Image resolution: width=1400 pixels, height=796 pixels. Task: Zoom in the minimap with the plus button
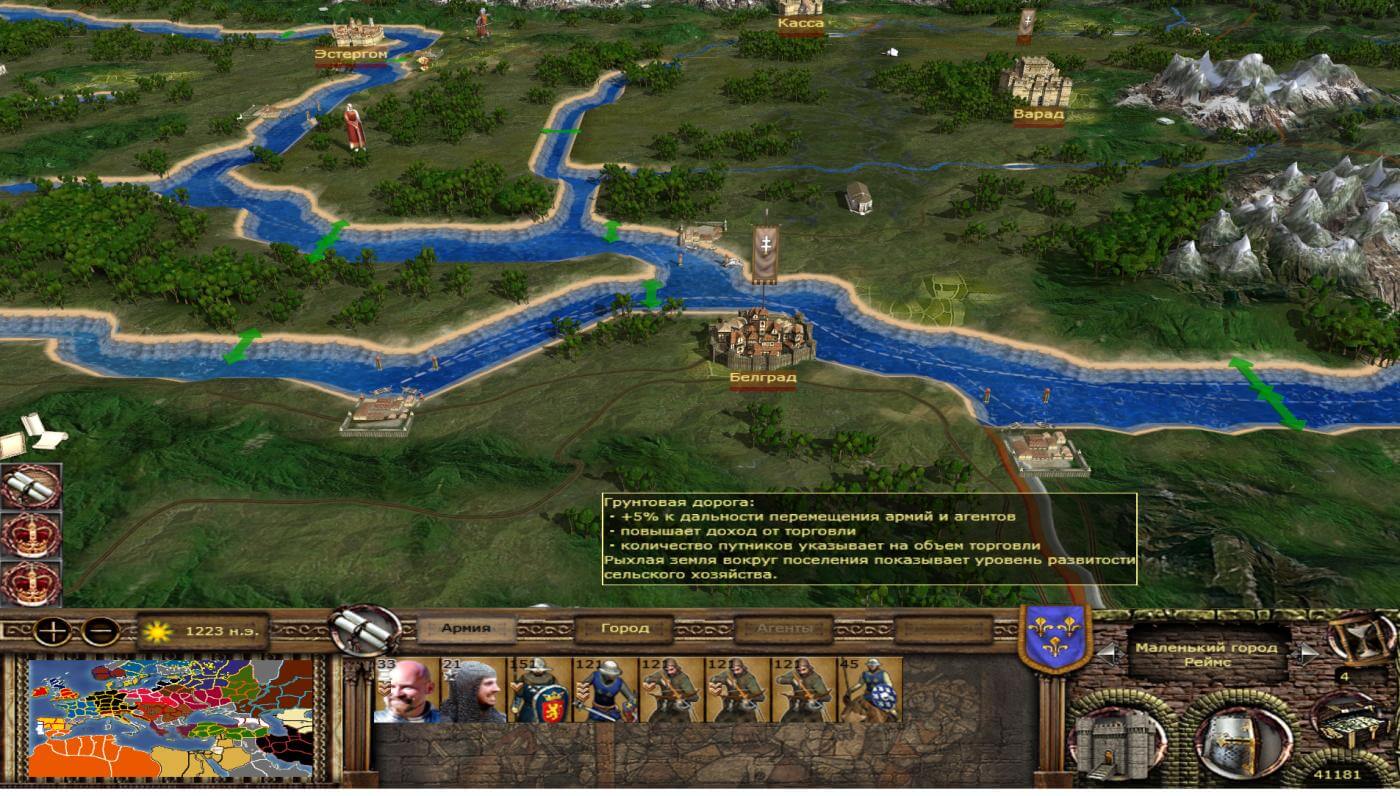point(50,631)
